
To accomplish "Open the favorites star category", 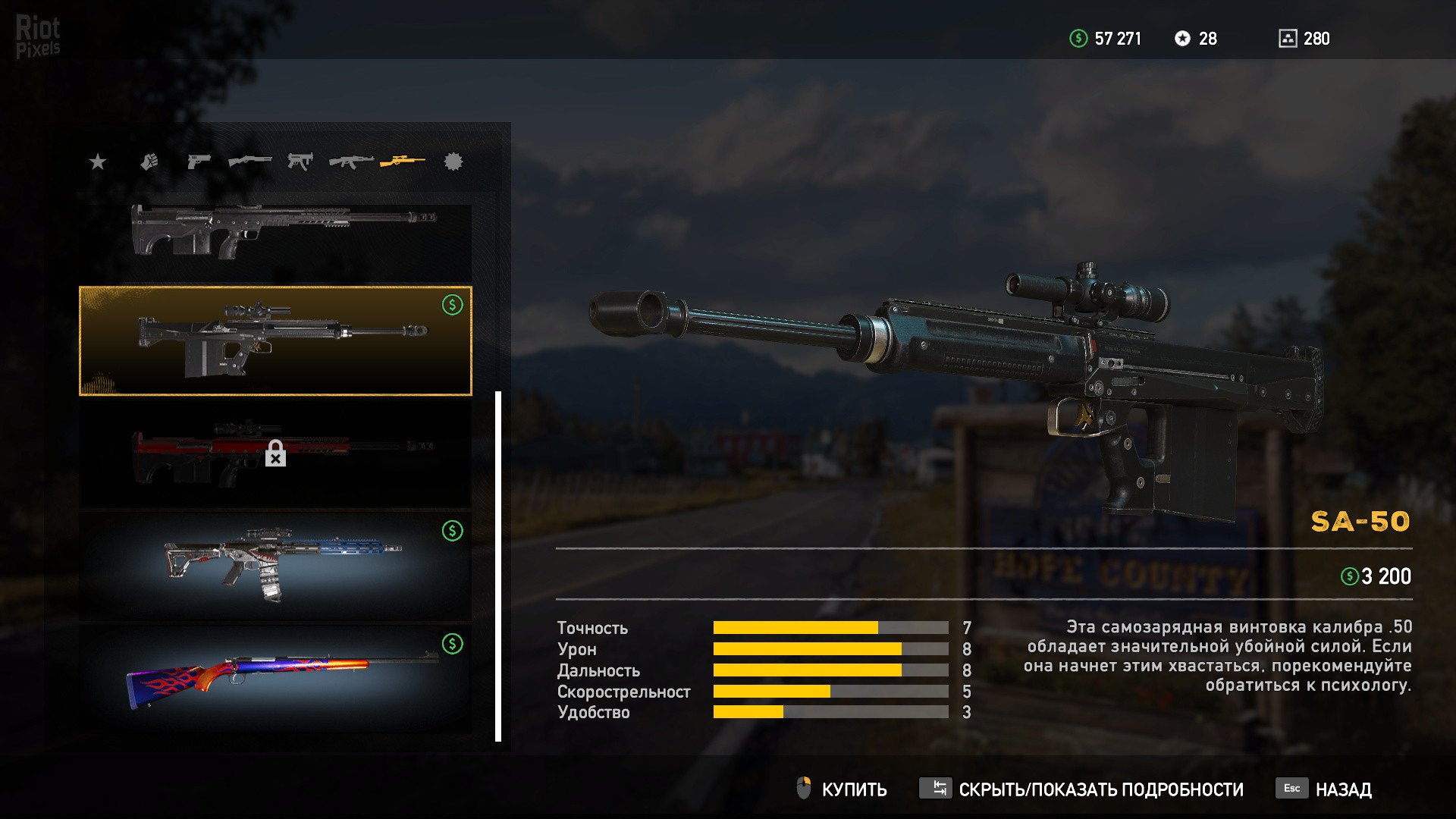I will [x=98, y=162].
